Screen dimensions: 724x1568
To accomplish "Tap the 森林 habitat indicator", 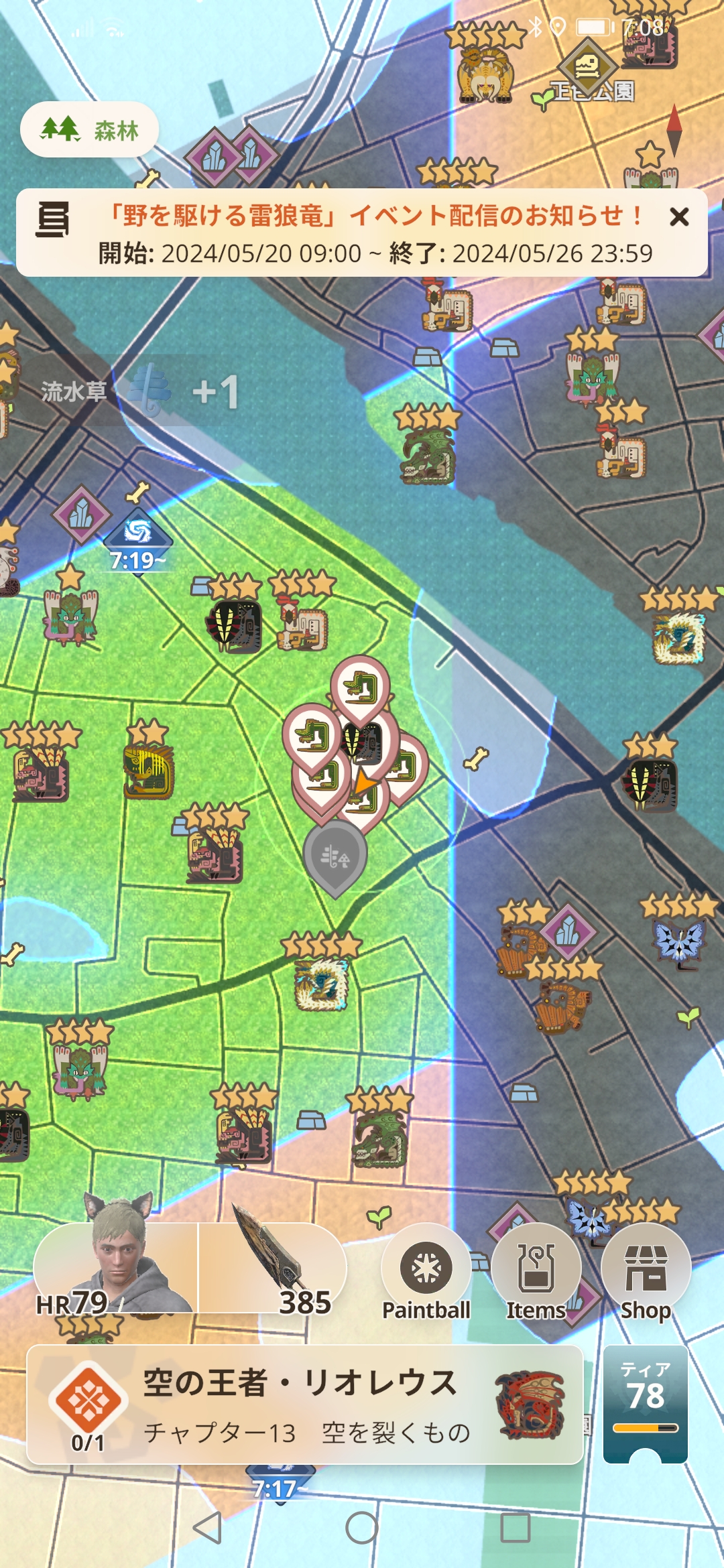I will [x=90, y=130].
